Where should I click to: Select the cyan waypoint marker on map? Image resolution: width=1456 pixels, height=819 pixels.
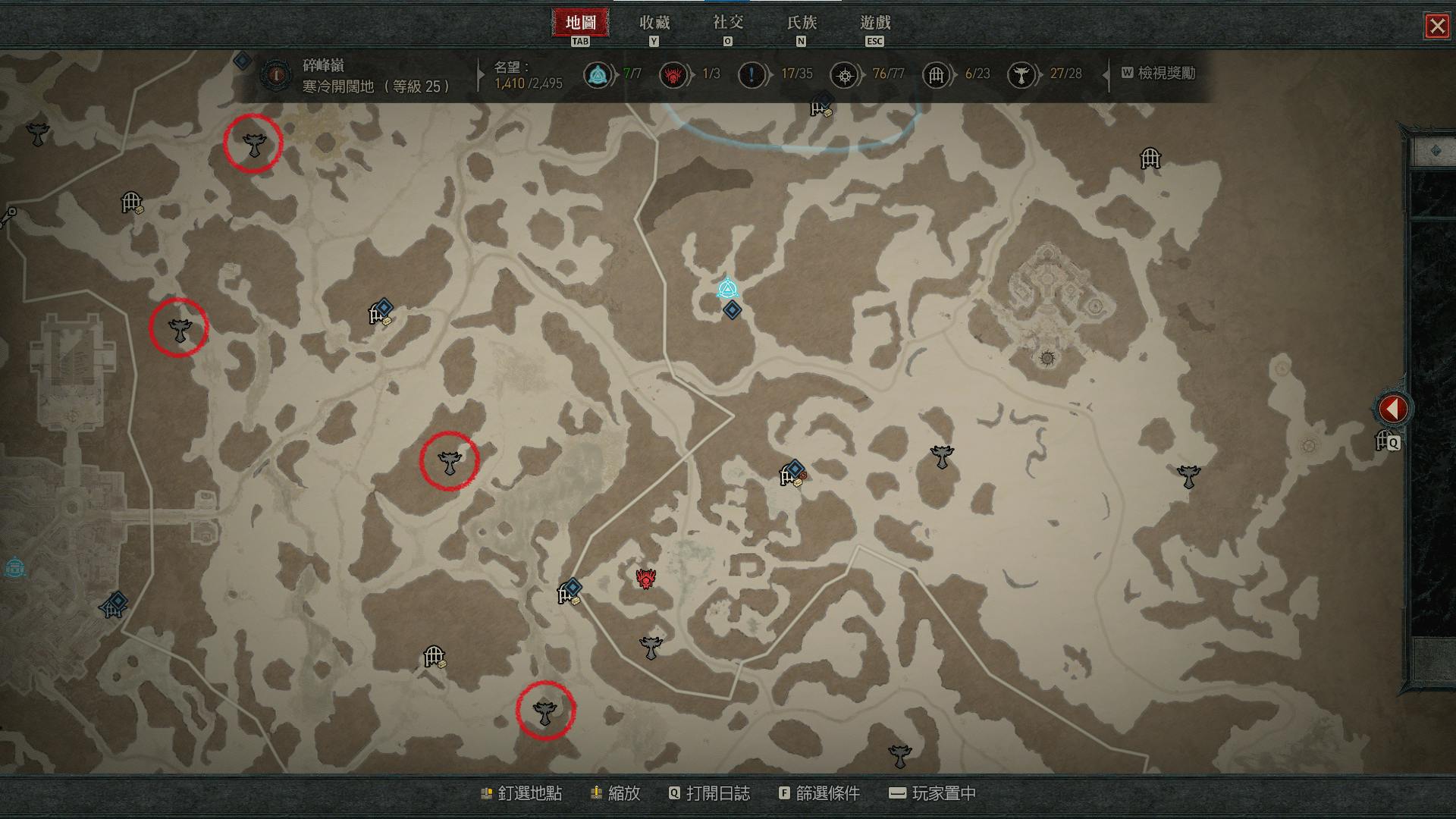pyautogui.click(x=727, y=289)
